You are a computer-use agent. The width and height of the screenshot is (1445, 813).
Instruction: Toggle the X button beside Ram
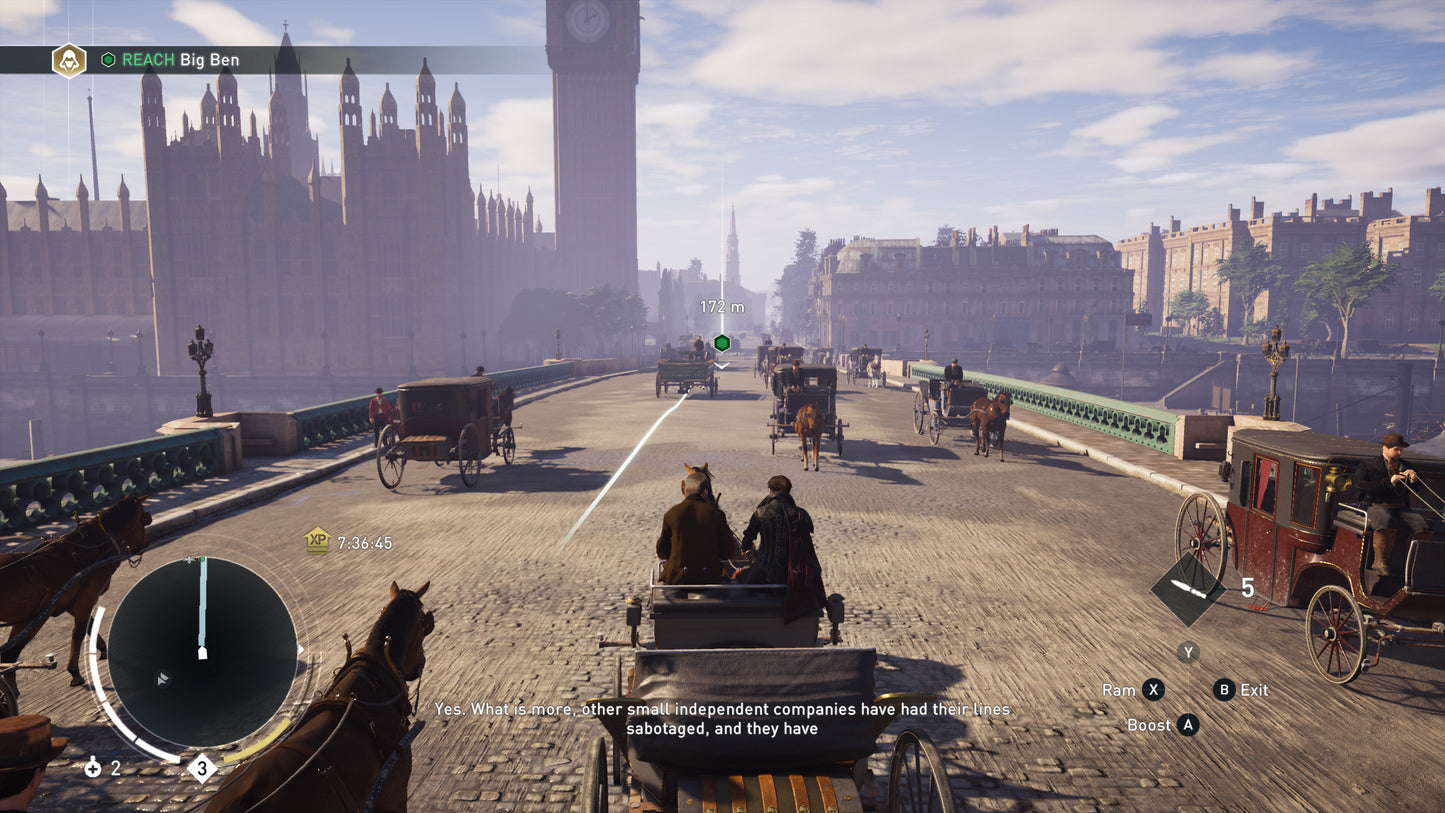tap(1153, 689)
